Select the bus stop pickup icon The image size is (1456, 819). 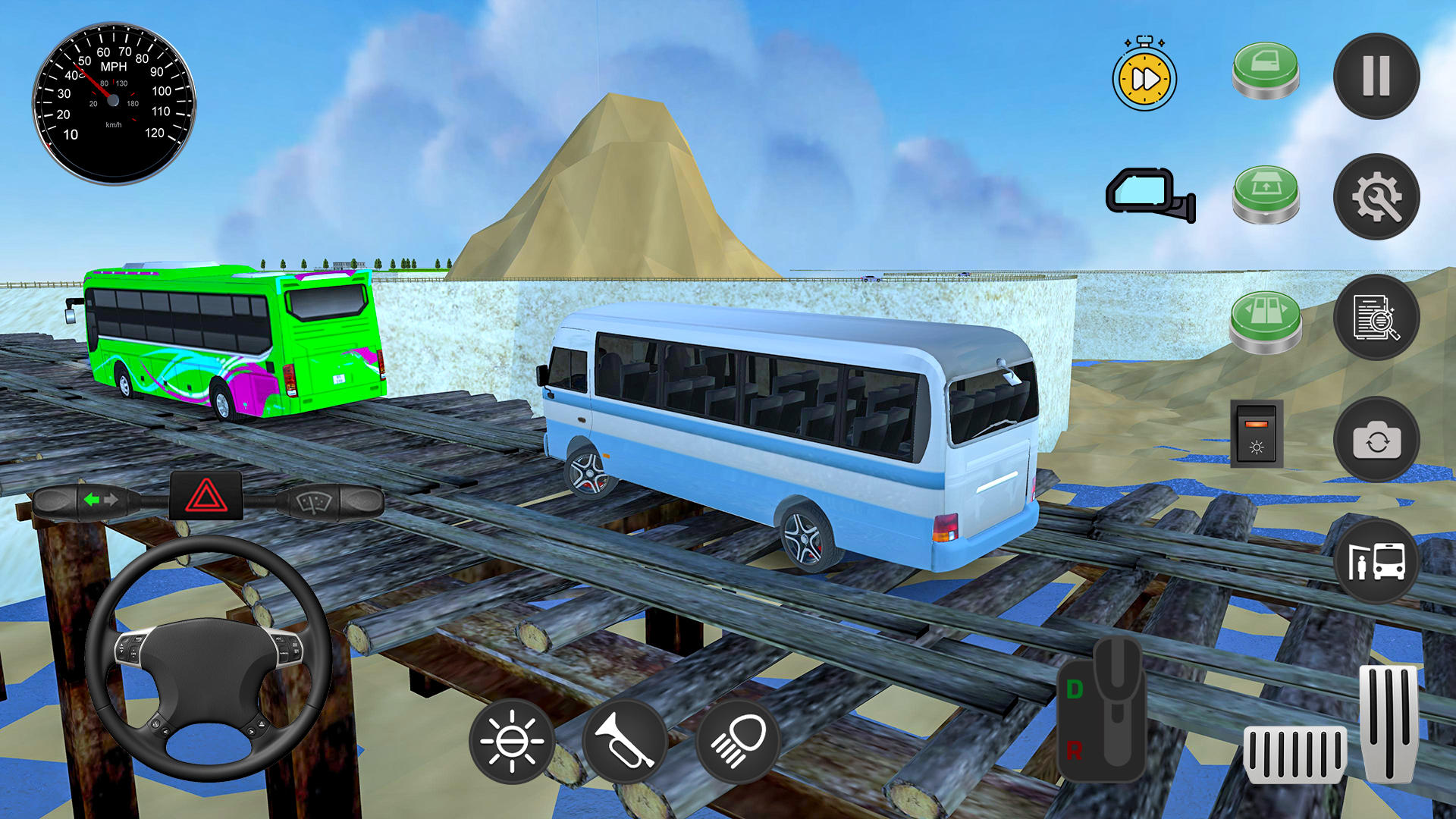(x=1378, y=559)
